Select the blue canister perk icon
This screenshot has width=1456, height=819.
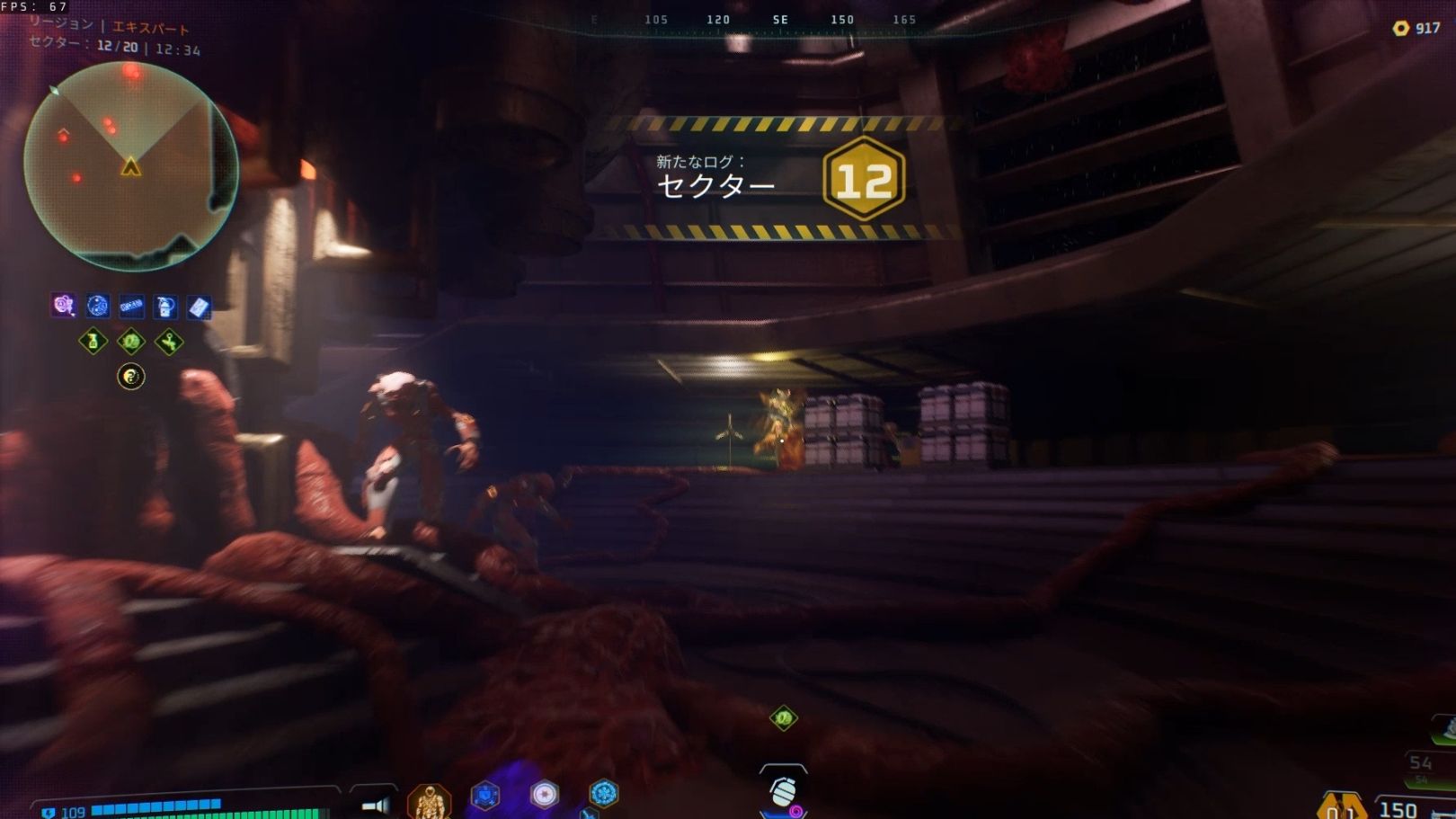[165, 307]
